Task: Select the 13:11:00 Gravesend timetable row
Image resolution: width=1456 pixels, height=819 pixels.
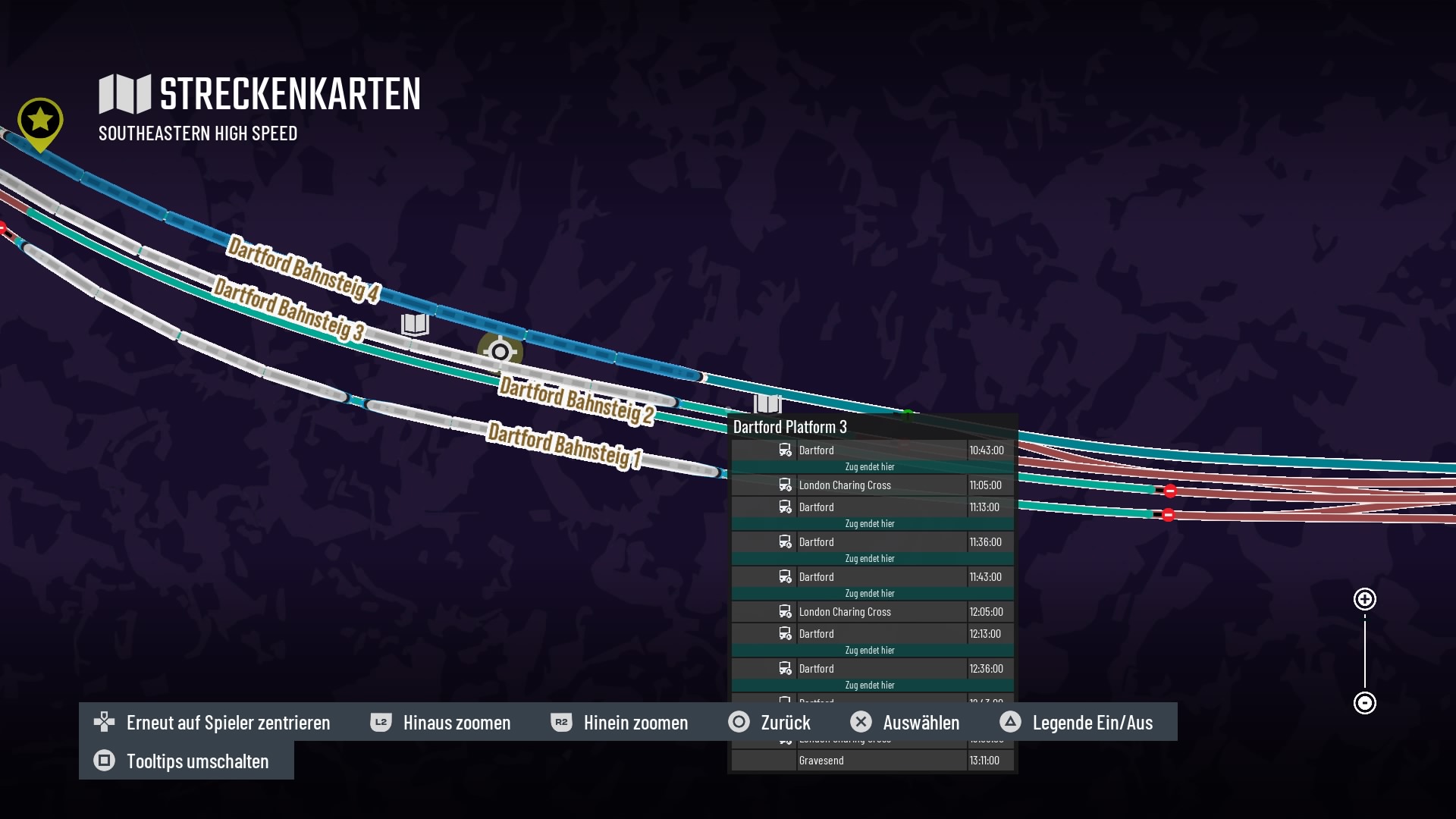Action: (x=872, y=761)
